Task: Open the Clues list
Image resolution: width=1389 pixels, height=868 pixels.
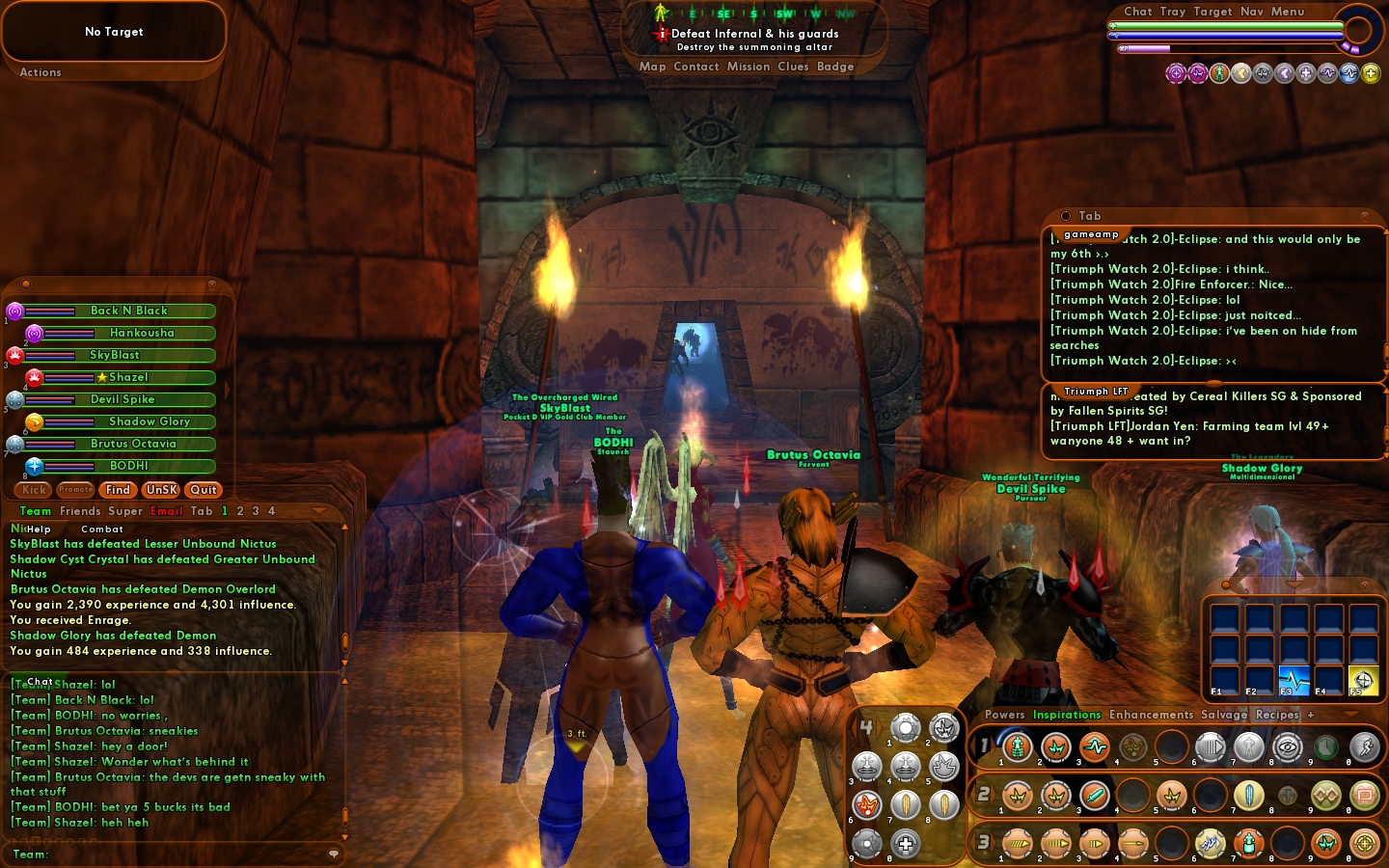Action: (x=793, y=67)
